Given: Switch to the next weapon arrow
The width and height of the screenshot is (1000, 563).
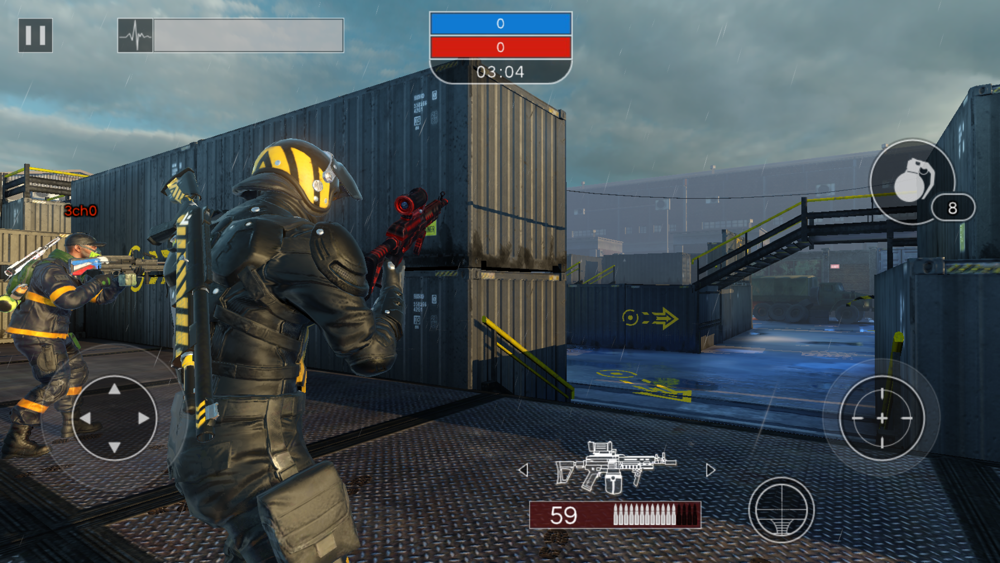Looking at the screenshot, I should click(x=711, y=470).
